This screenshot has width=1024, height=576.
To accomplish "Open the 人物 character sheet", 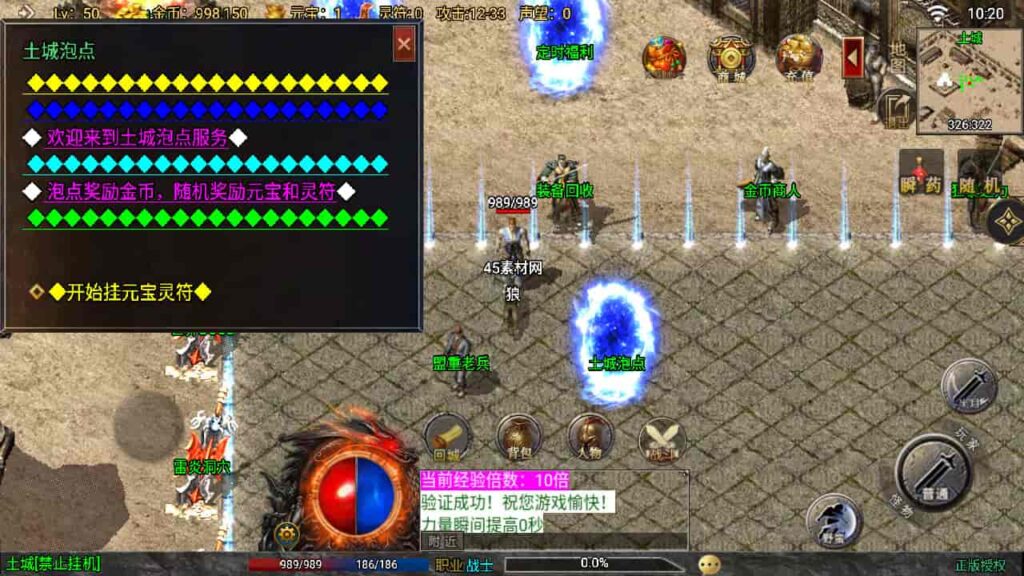I will [590, 436].
